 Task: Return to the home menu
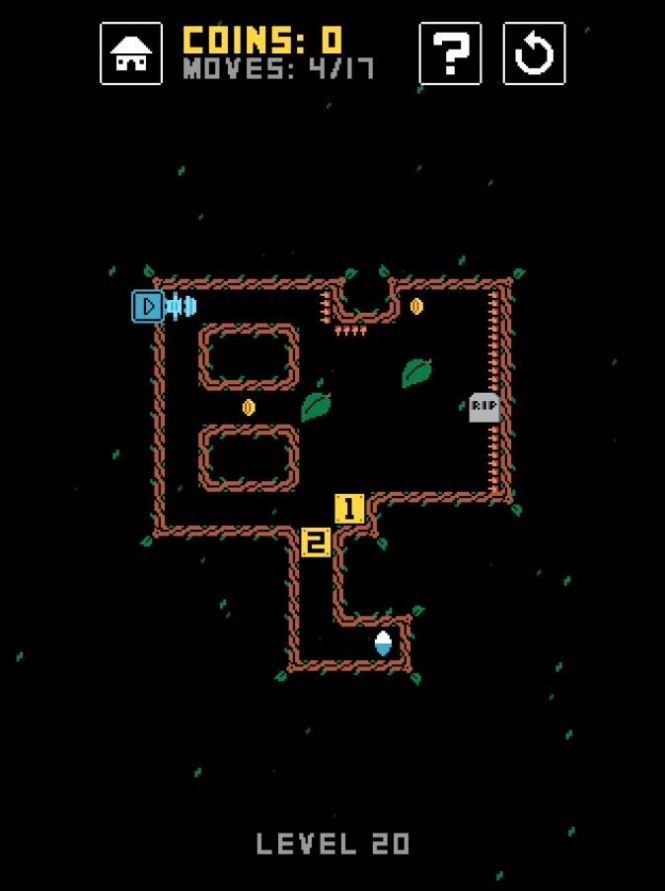[x=131, y=54]
